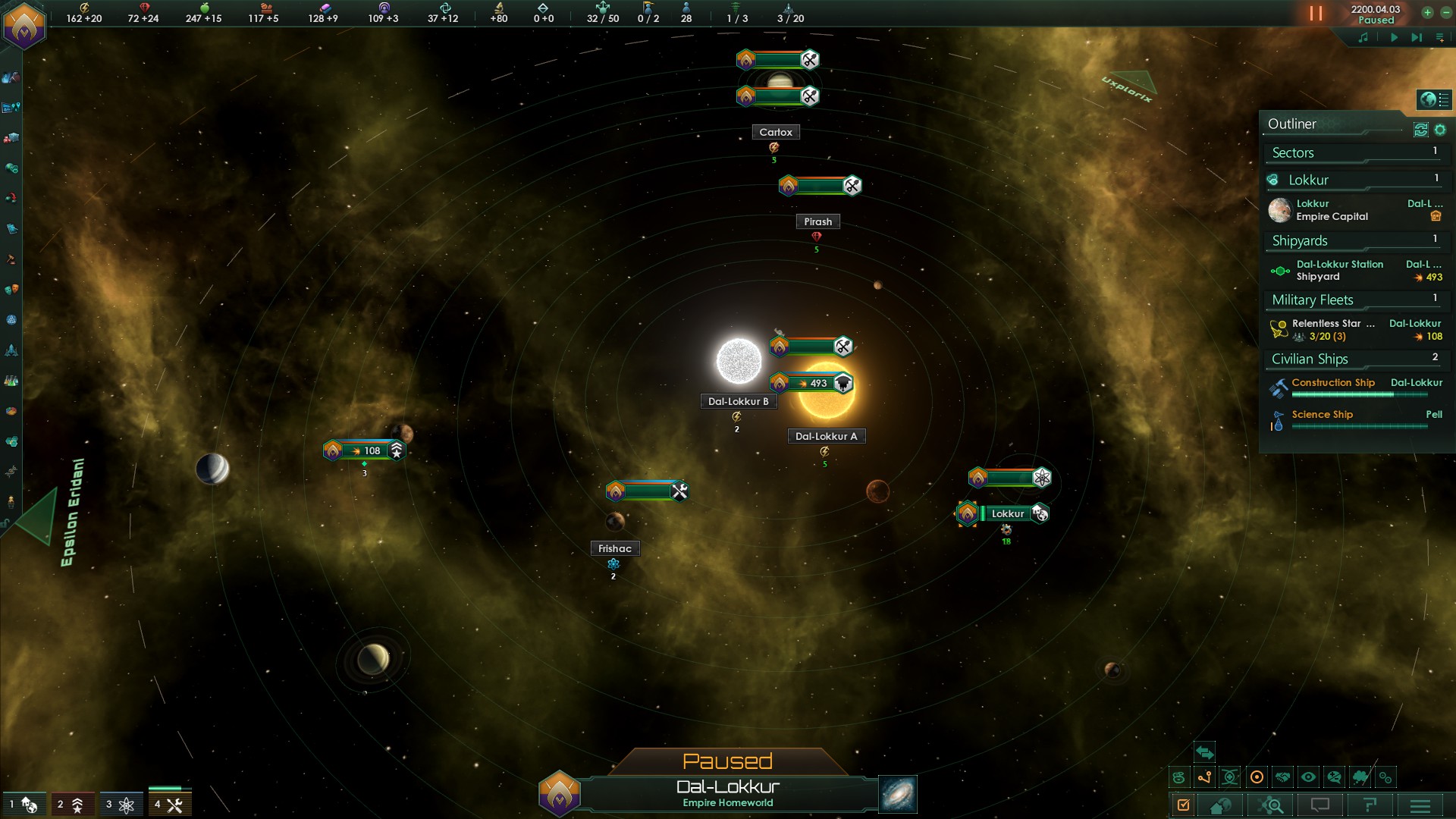Select control group 3 science ship

tap(120, 804)
